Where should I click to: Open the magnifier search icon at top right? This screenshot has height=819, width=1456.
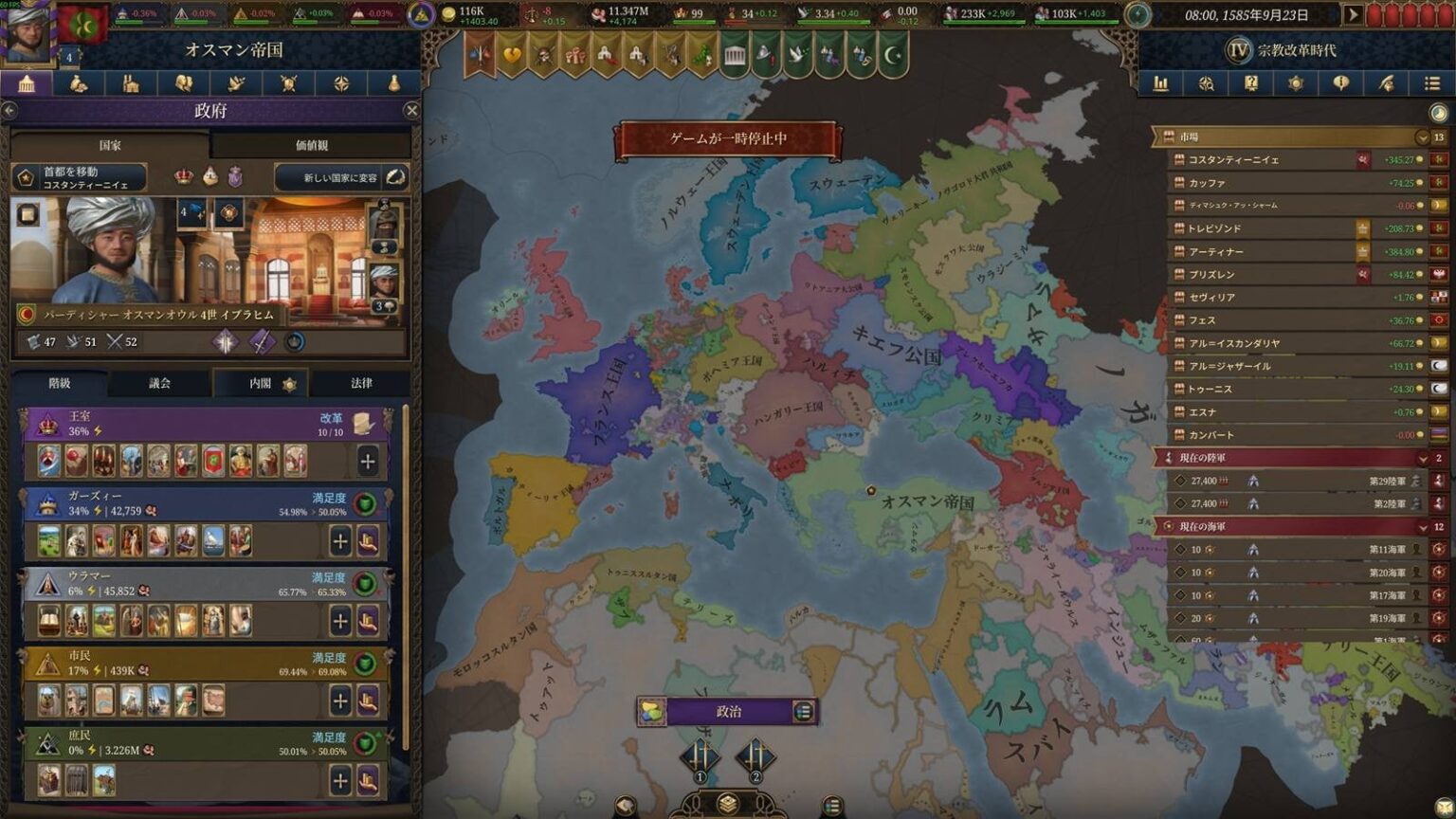point(1205,83)
